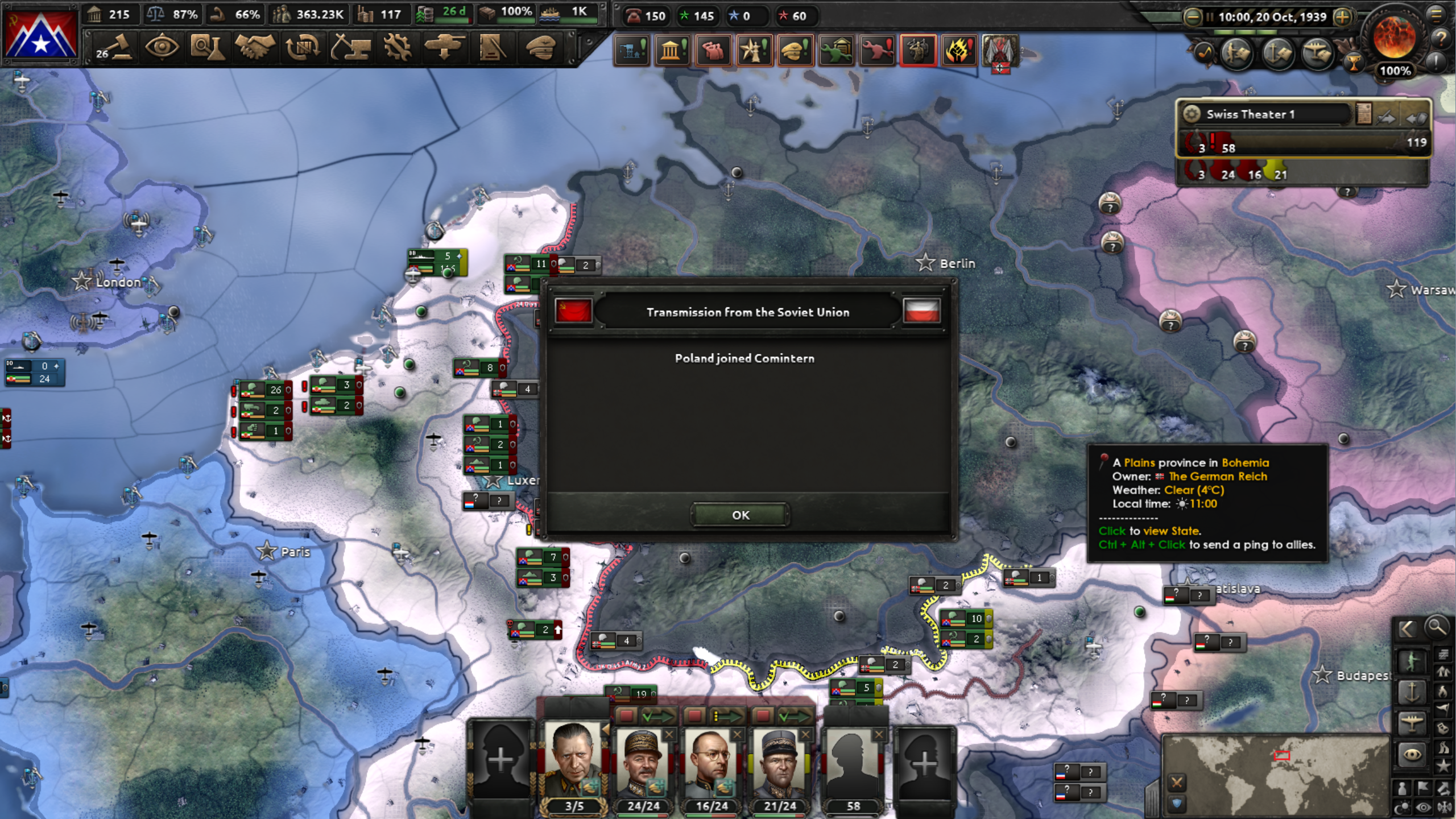The image size is (1456, 819).
Task: Open the Construction anvil icon
Action: pos(351,48)
